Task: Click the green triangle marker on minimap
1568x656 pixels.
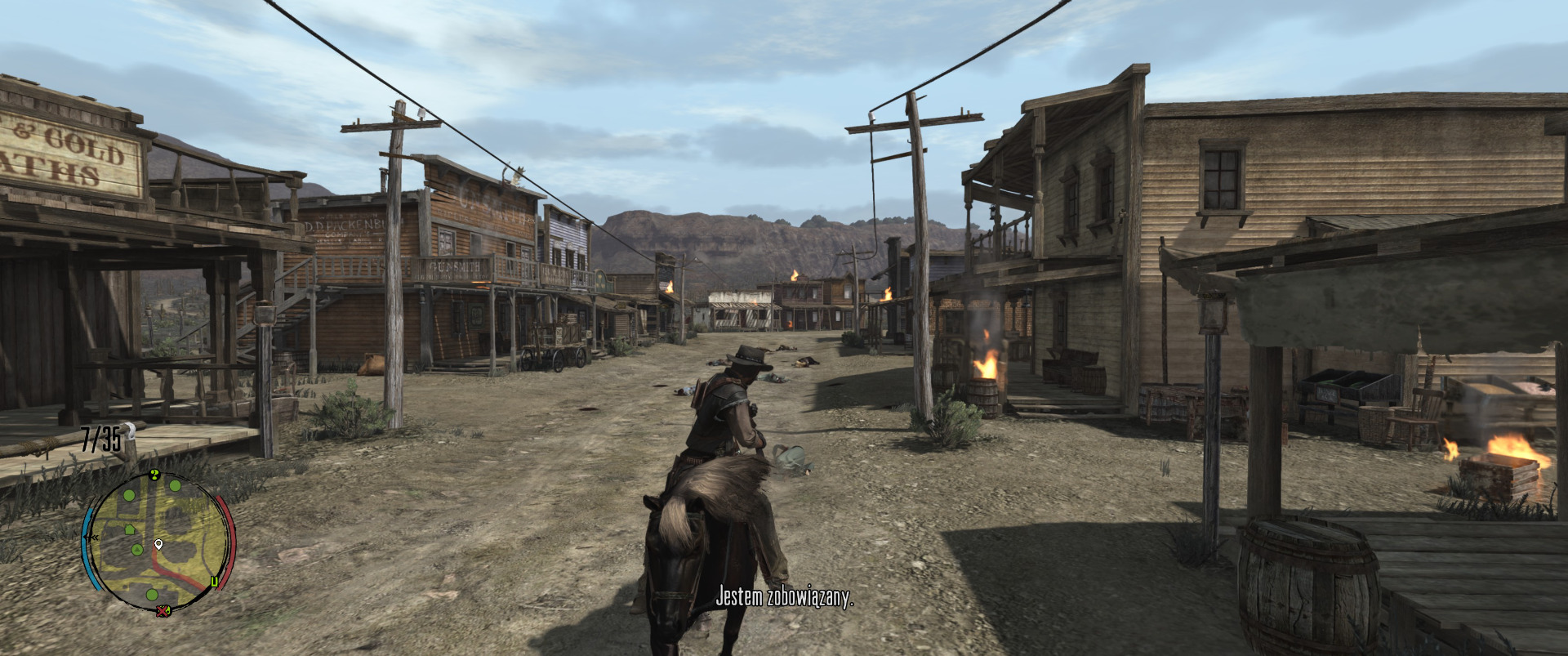Action: pyautogui.click(x=137, y=550)
